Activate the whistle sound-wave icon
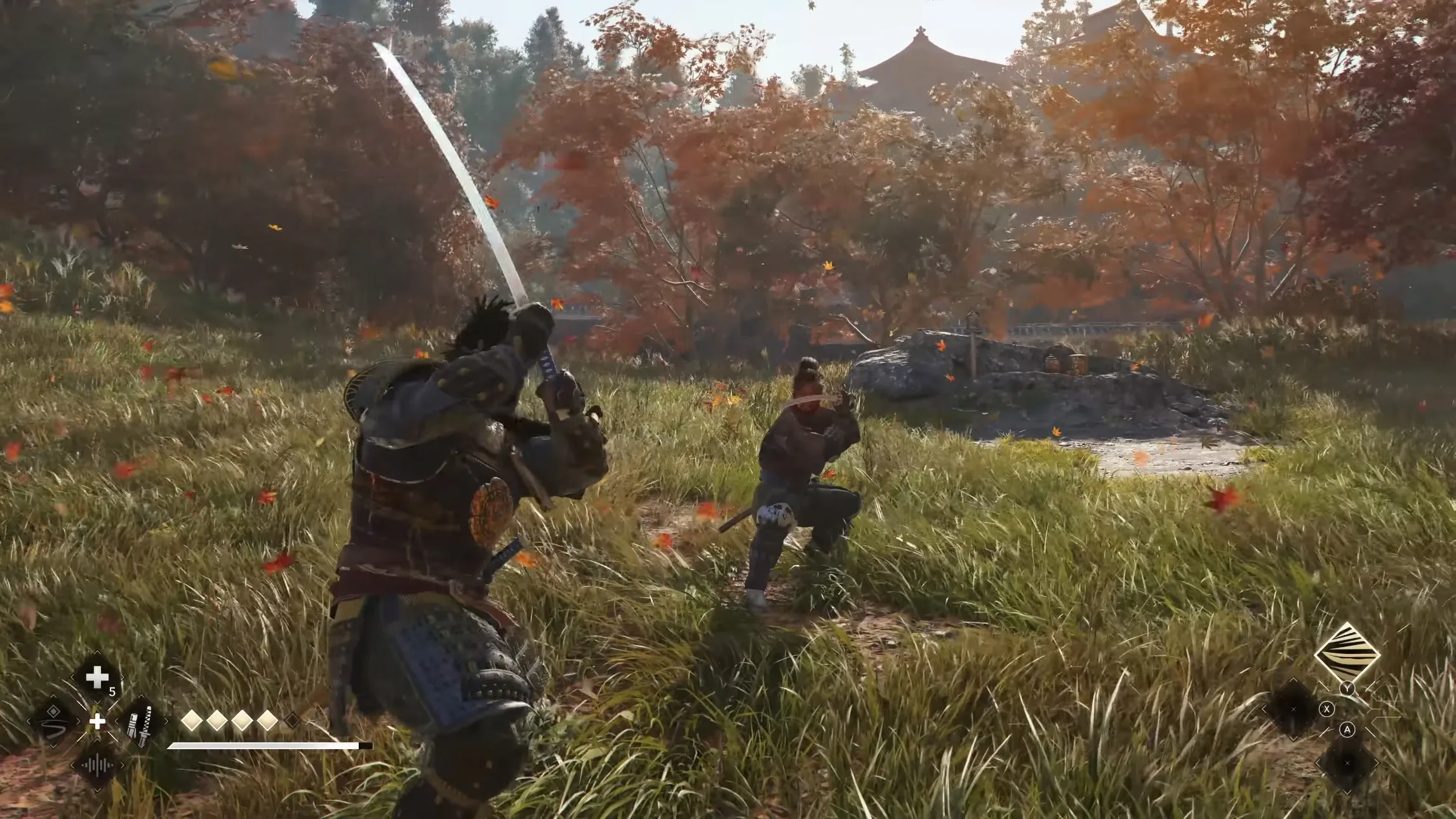 tap(97, 766)
